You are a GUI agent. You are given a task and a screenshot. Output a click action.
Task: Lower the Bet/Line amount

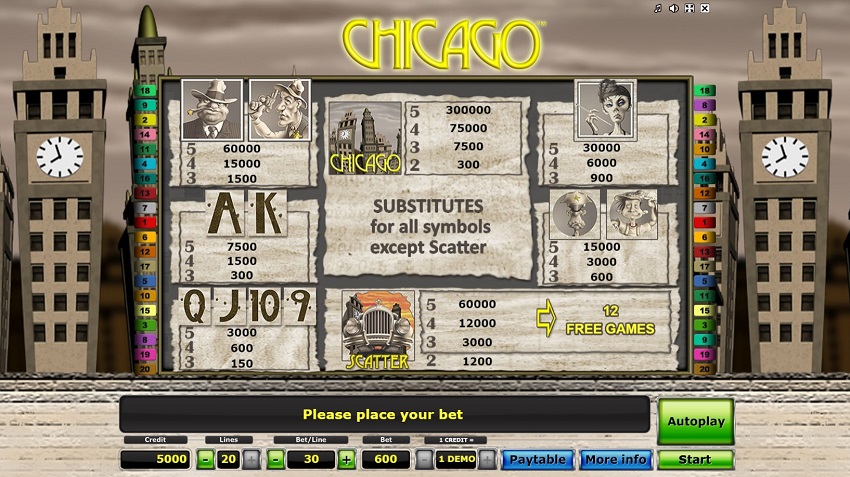tap(276, 460)
